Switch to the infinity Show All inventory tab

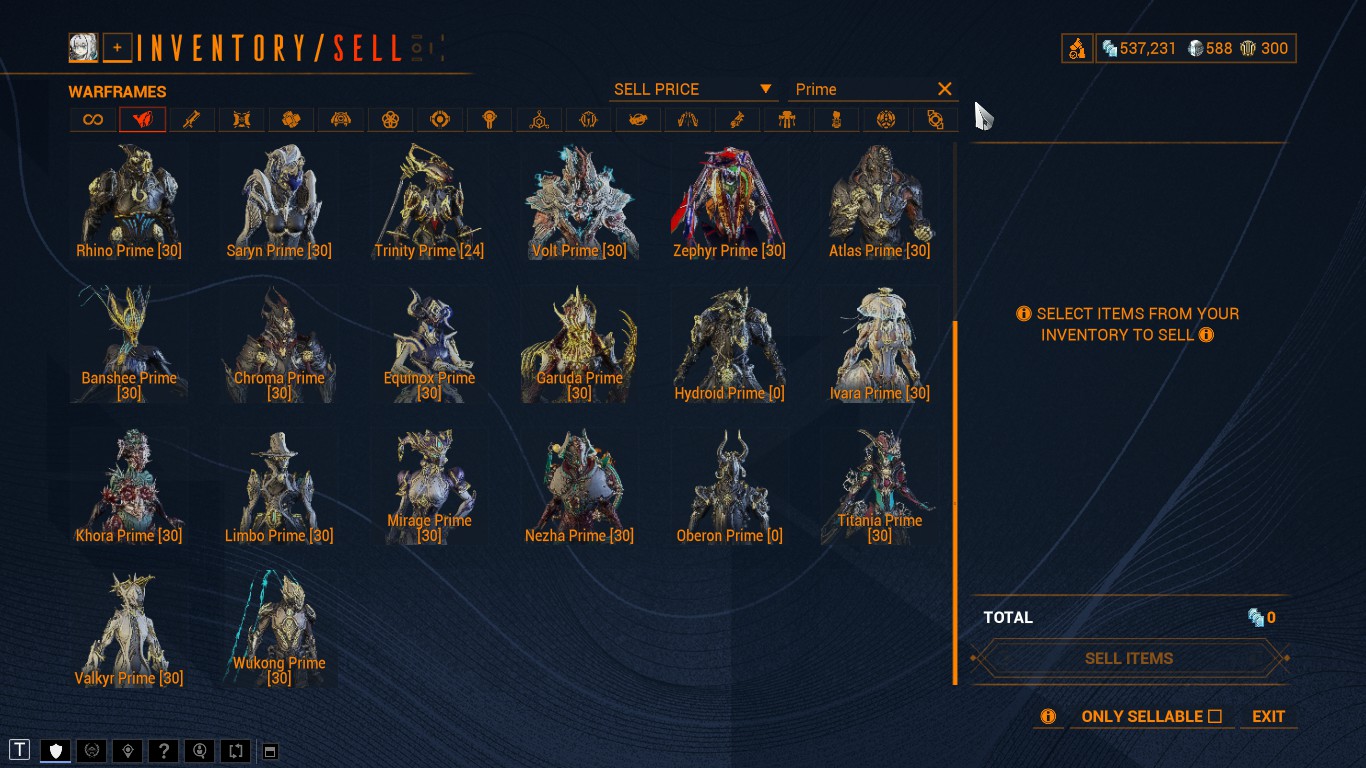[94, 119]
